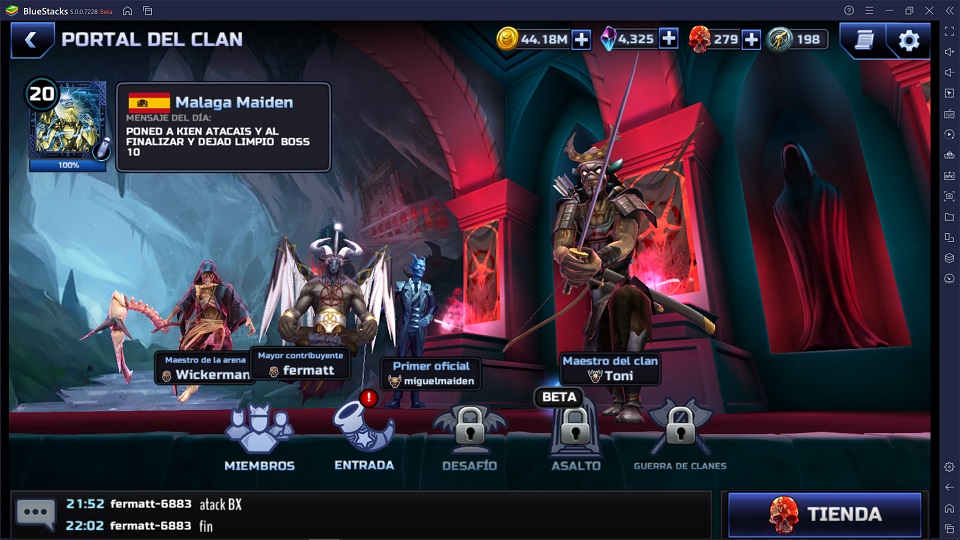Screen dimensions: 960x540
Task: Open the scroll log icon
Action: 864,40
